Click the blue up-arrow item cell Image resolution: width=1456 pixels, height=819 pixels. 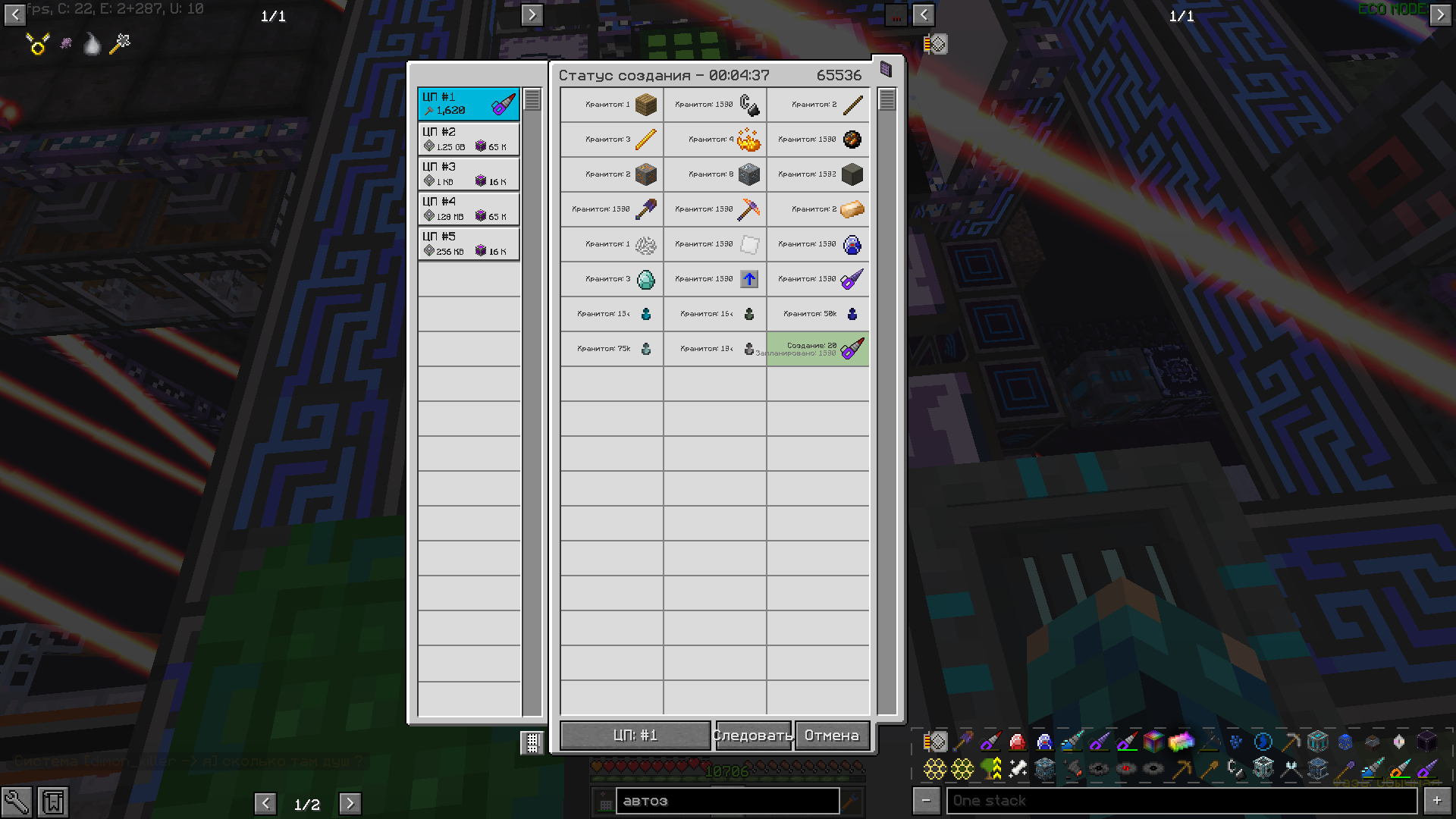(715, 279)
